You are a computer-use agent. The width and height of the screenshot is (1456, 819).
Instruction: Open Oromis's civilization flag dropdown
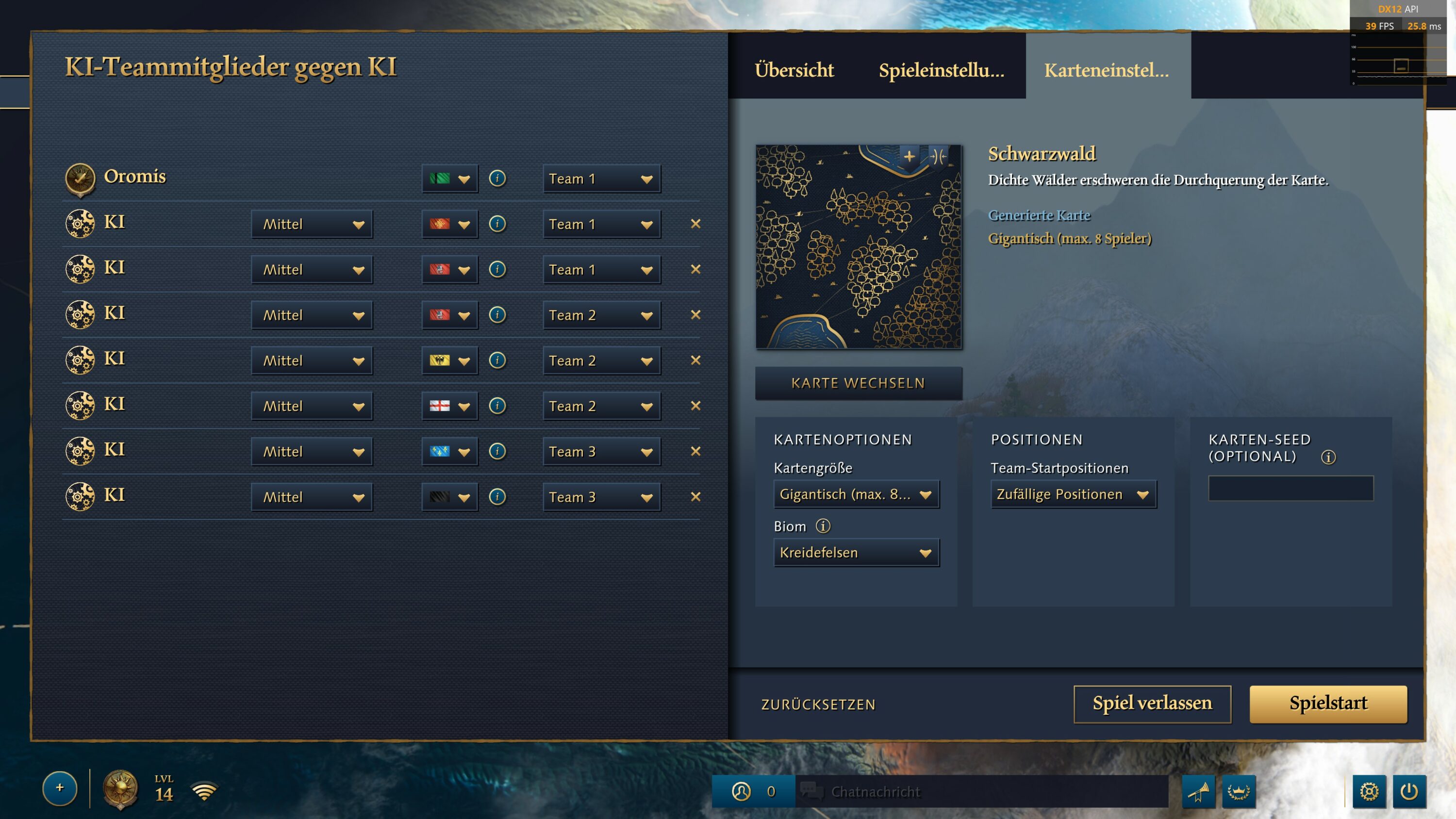449,179
